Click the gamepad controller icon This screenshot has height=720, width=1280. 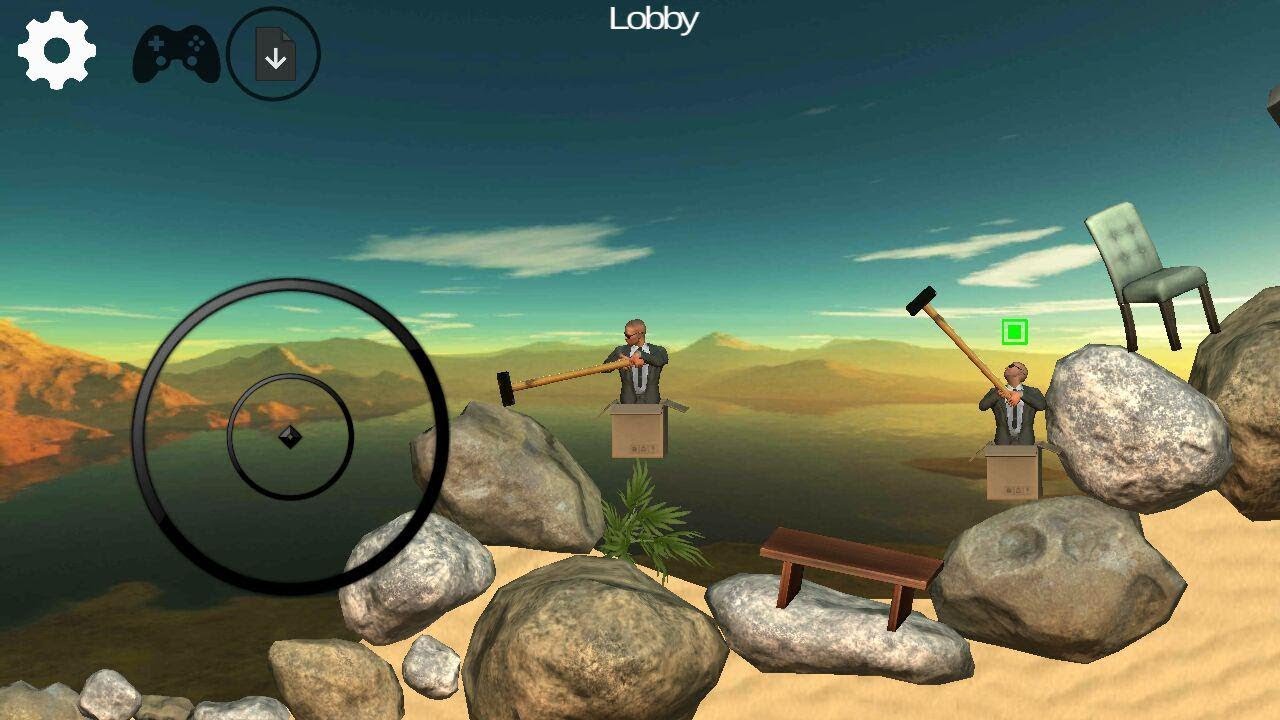coord(176,54)
